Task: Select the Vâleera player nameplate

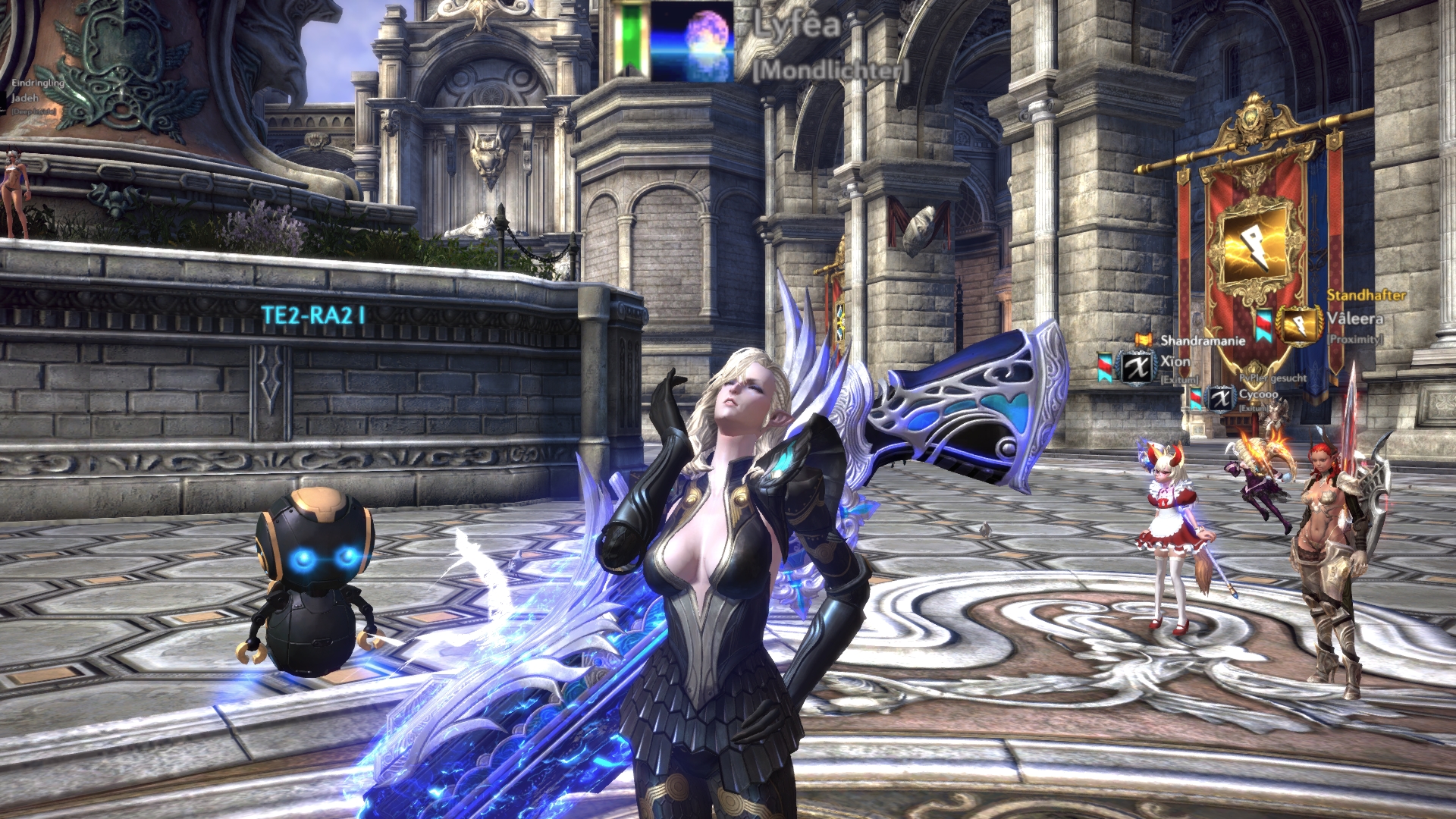Action: (x=1355, y=318)
